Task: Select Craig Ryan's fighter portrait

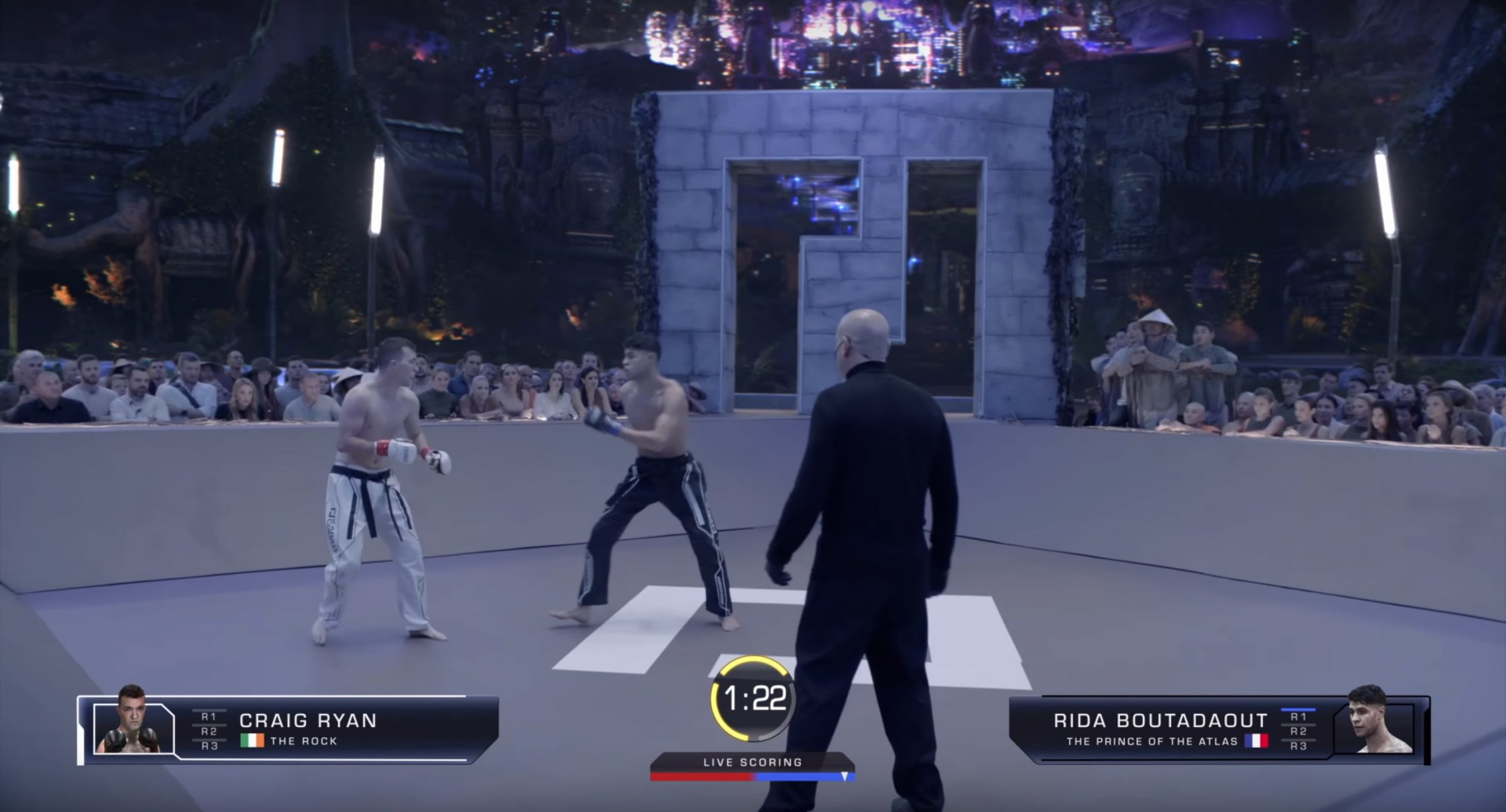Action: click(x=134, y=729)
